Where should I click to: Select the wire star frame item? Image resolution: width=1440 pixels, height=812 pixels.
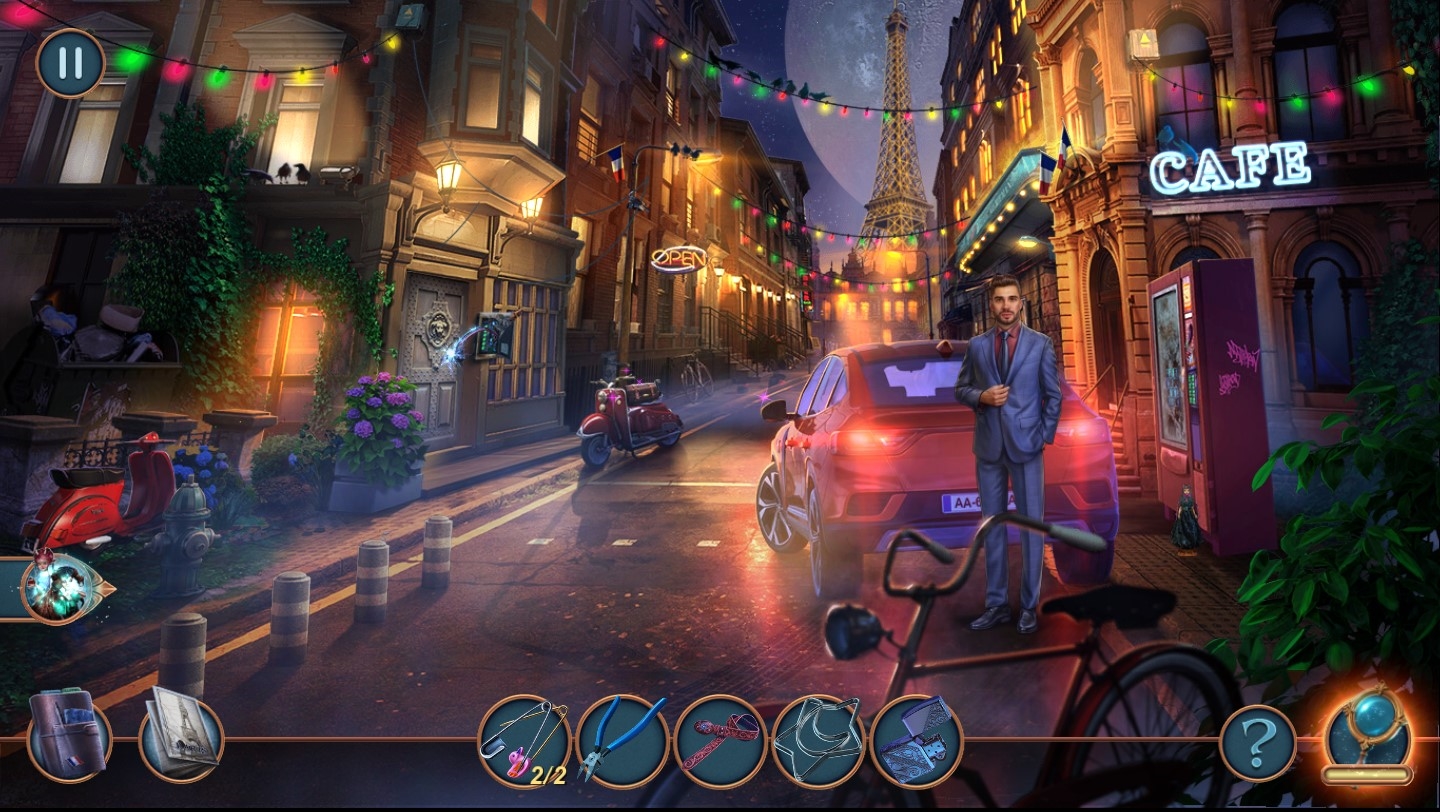point(818,741)
